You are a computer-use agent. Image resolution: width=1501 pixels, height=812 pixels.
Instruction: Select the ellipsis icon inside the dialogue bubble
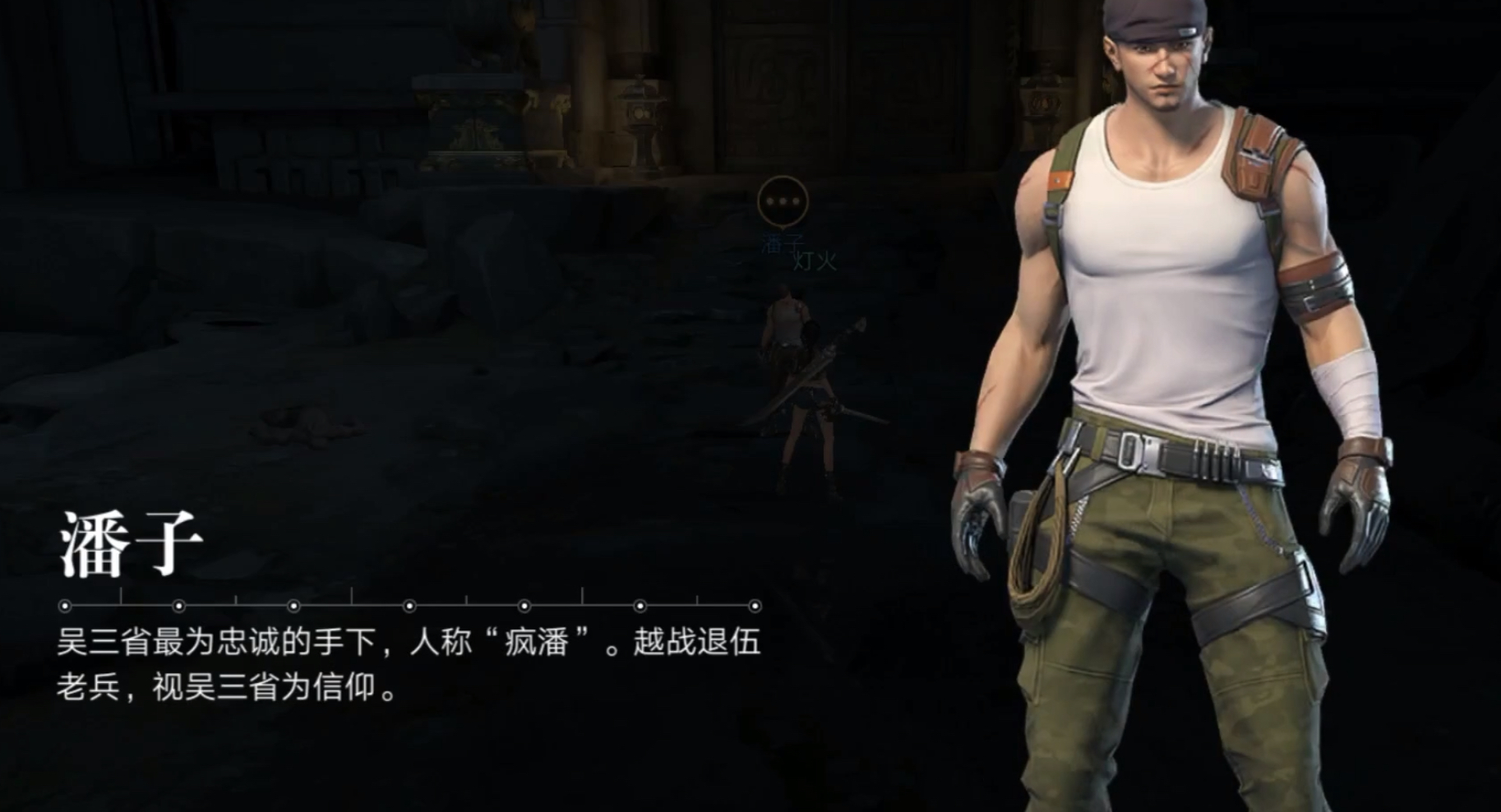click(783, 200)
